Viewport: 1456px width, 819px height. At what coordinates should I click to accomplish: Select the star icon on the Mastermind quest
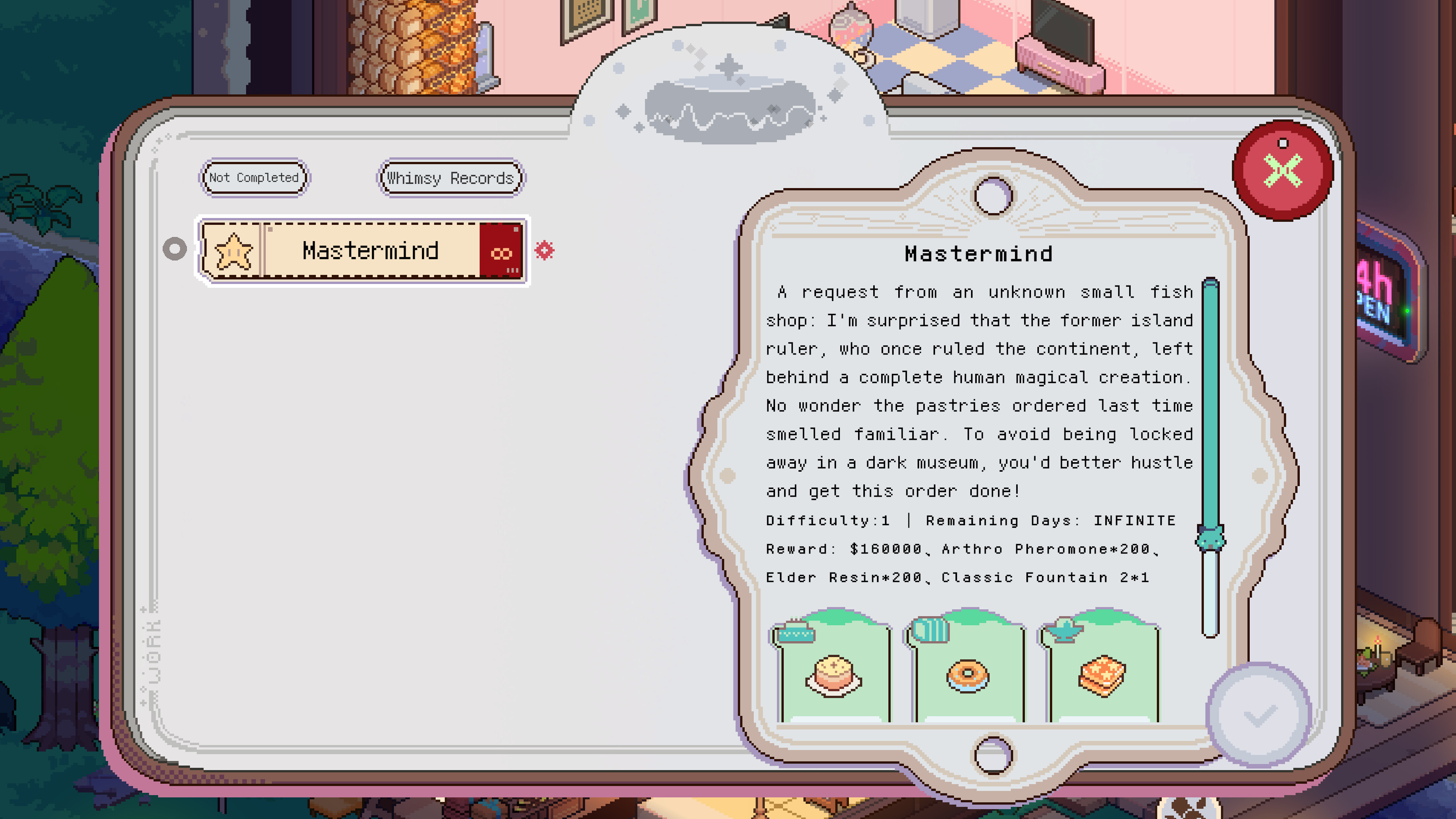click(x=234, y=250)
